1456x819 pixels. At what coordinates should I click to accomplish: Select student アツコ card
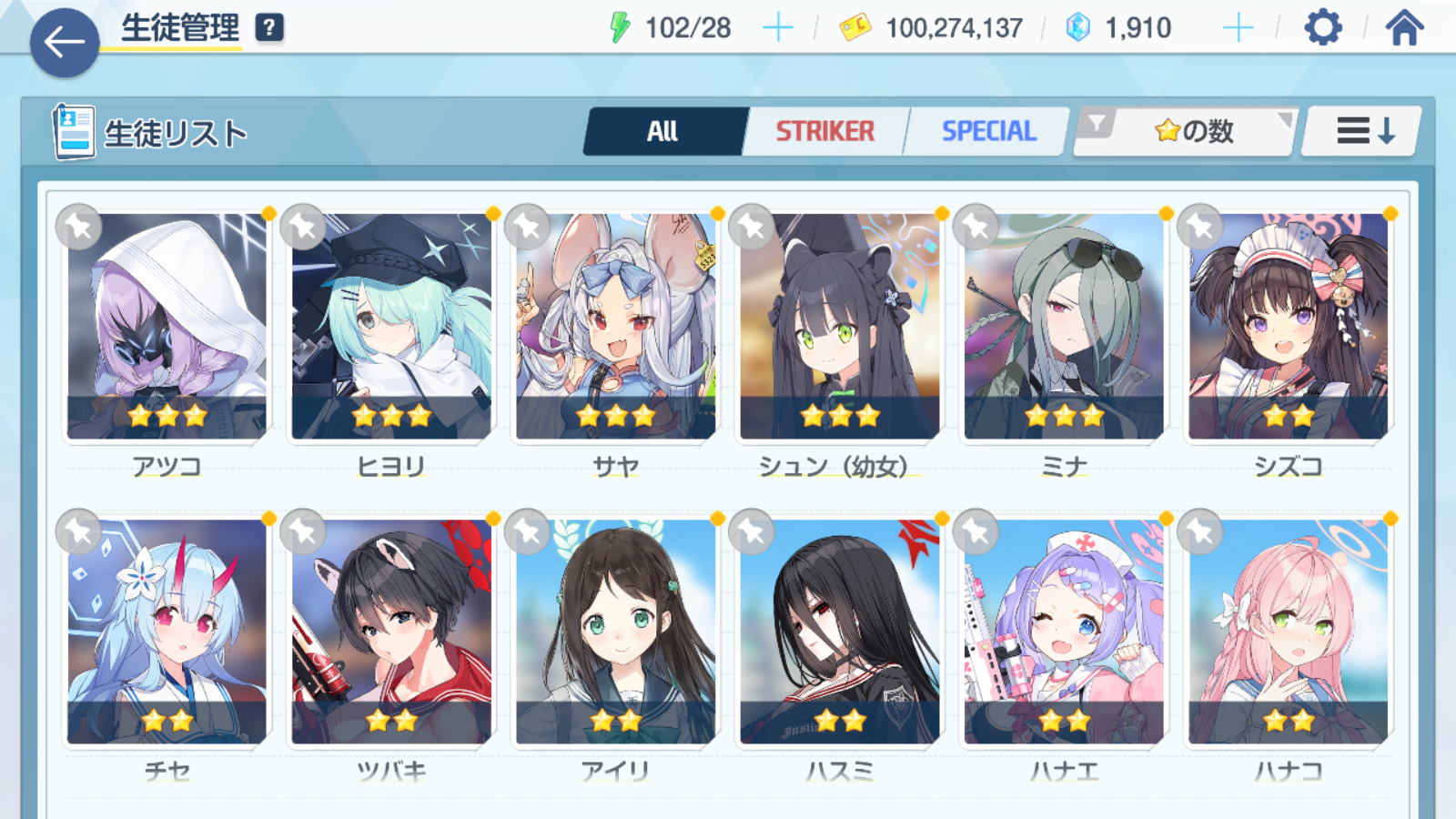[x=167, y=328]
